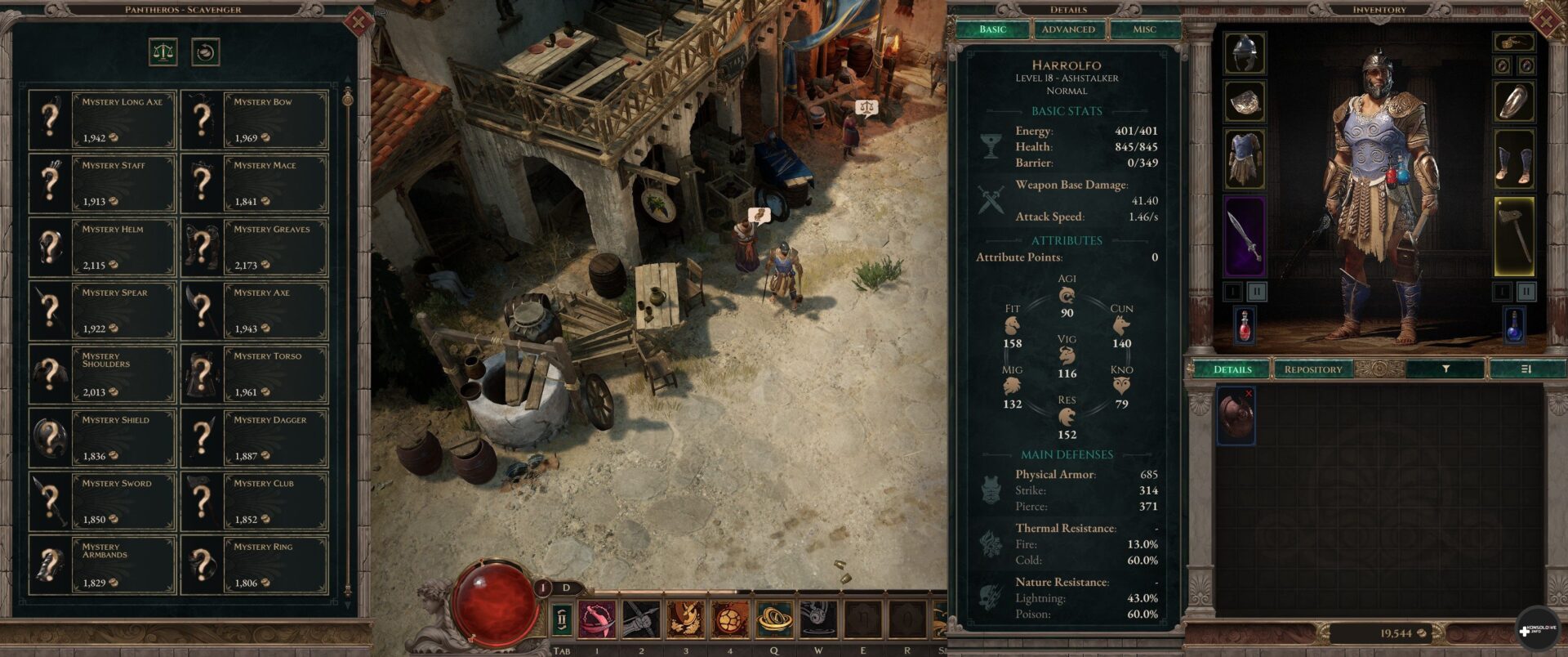The height and width of the screenshot is (657, 1568).
Task: Show the Basic stats tab
Action: click(992, 29)
